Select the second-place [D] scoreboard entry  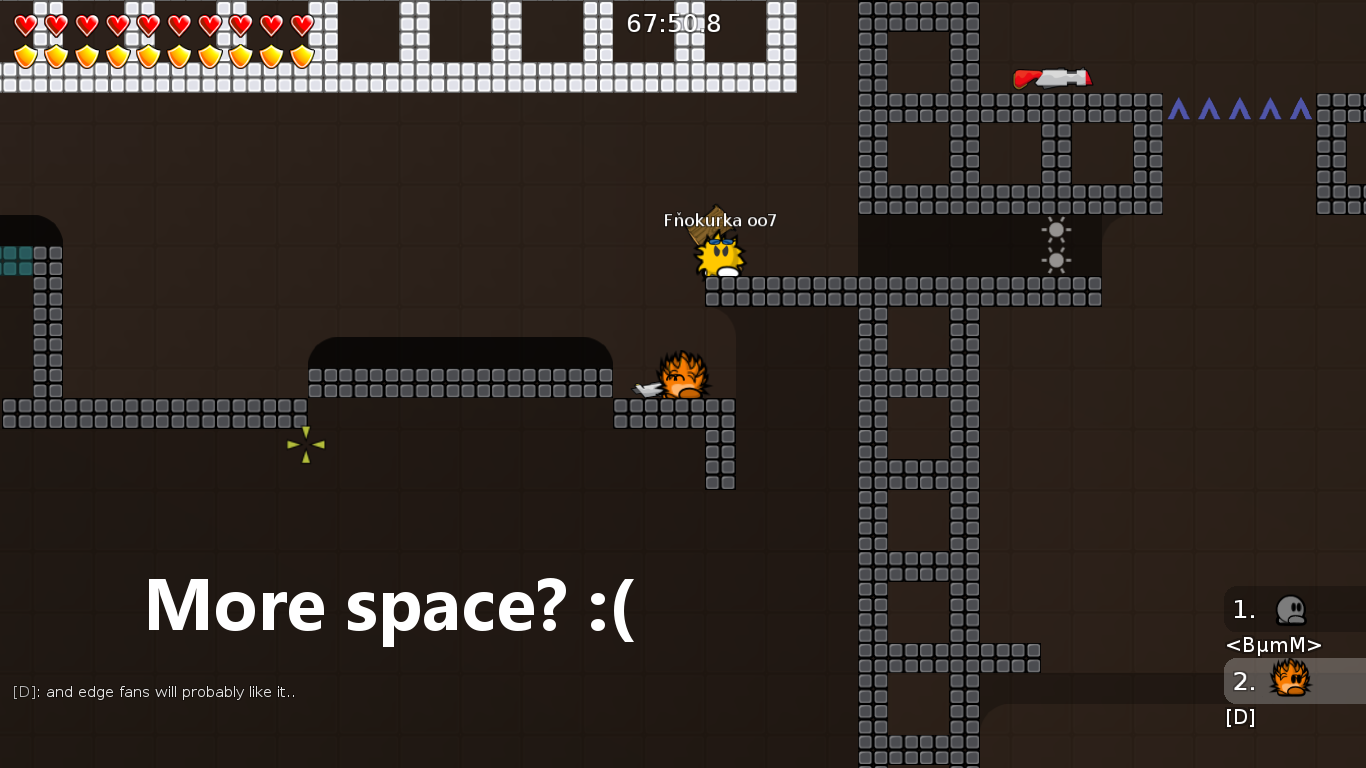[1290, 681]
